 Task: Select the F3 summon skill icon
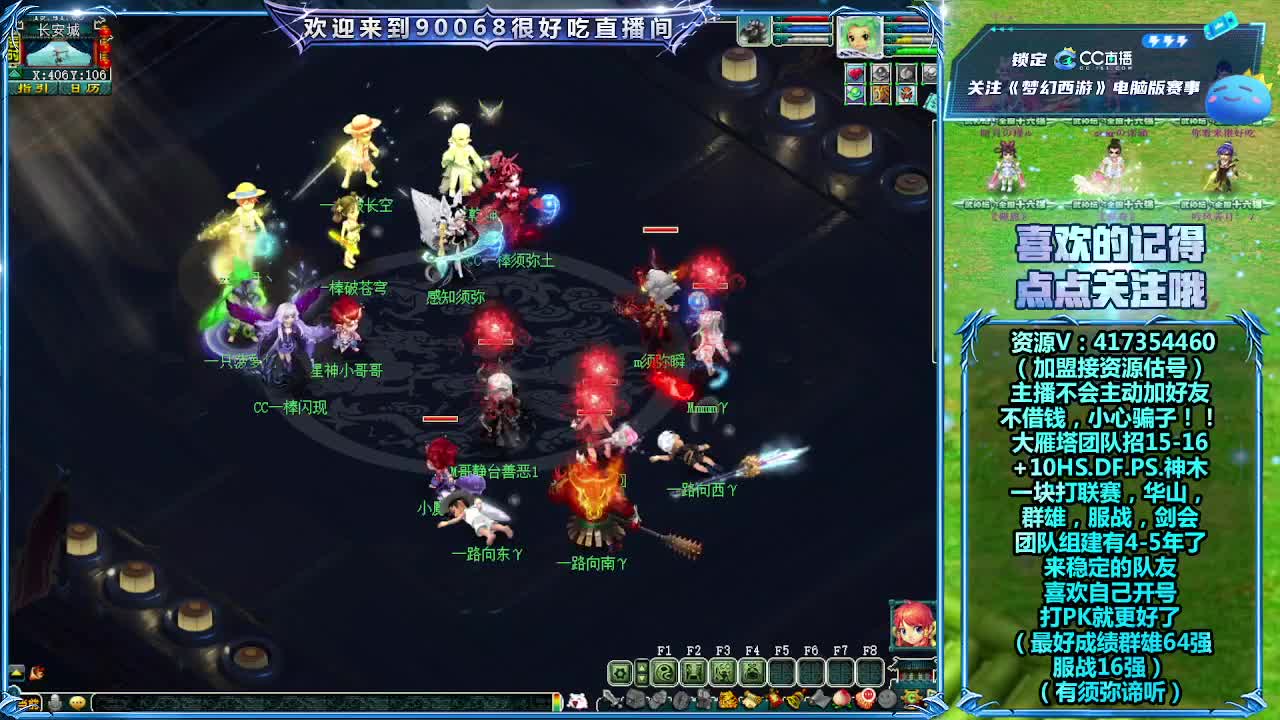pos(724,671)
